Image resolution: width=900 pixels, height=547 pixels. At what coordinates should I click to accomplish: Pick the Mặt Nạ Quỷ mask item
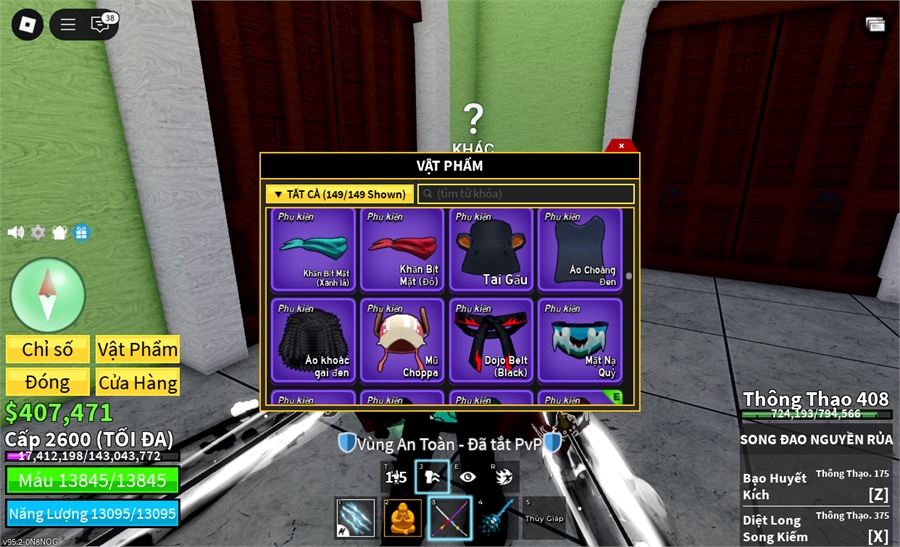579,340
